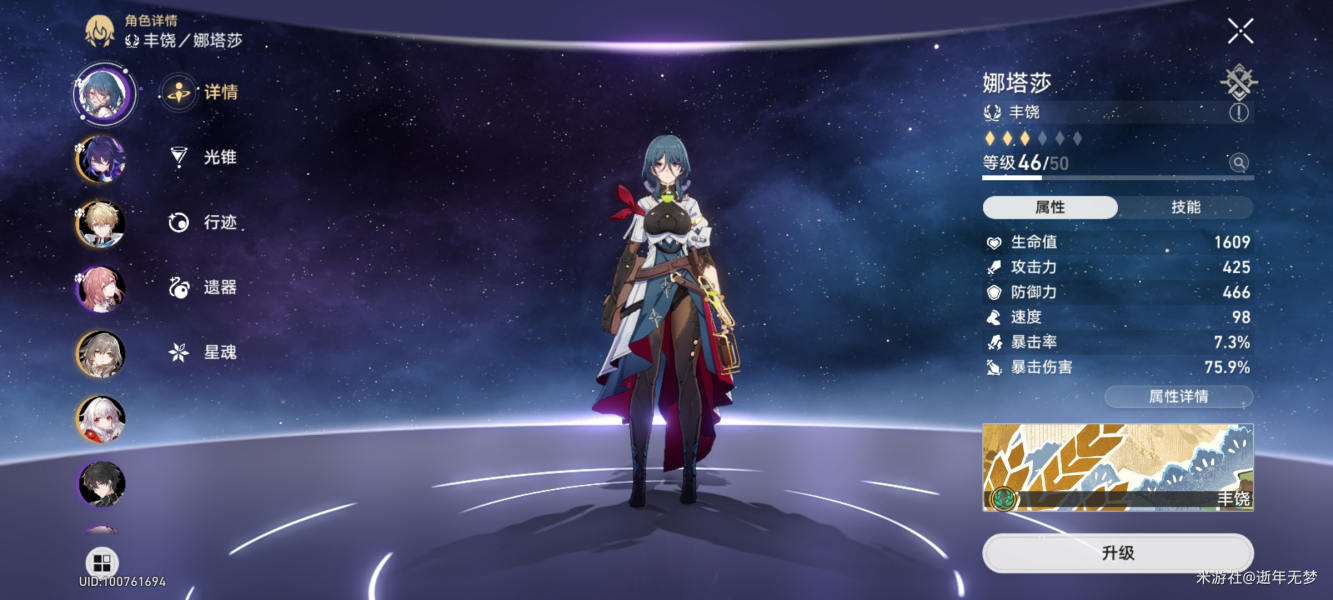
Task: Click the magnifier icon next to level
Action: (x=1239, y=162)
